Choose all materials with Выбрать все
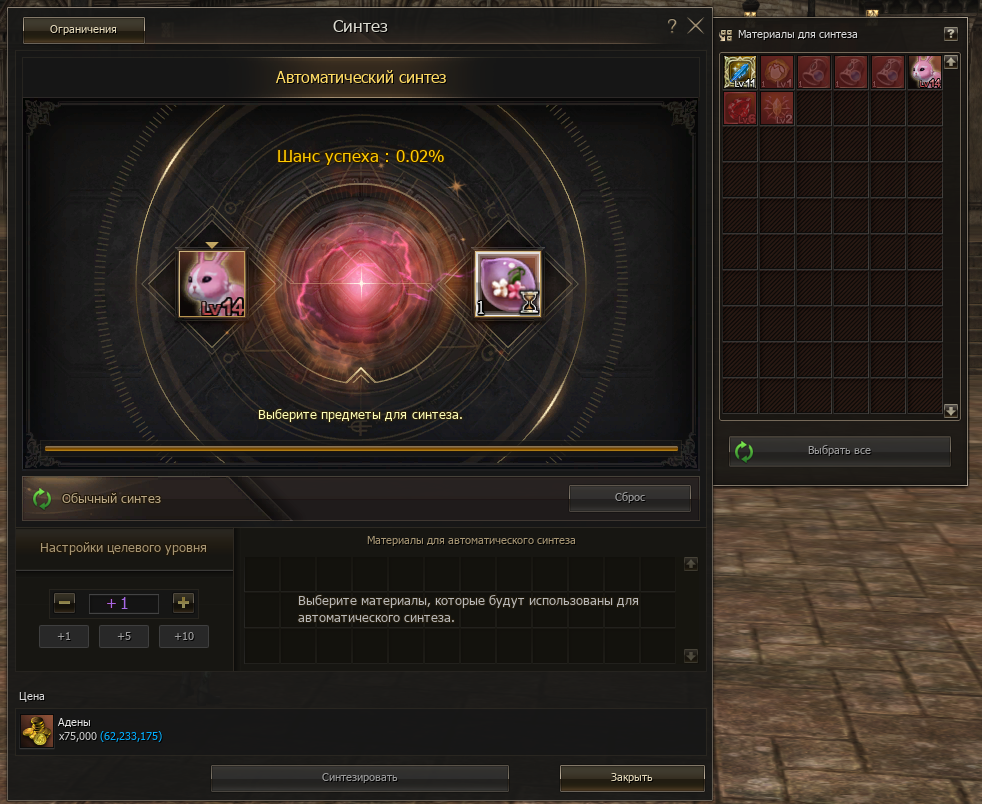The width and height of the screenshot is (982, 804). (x=839, y=451)
